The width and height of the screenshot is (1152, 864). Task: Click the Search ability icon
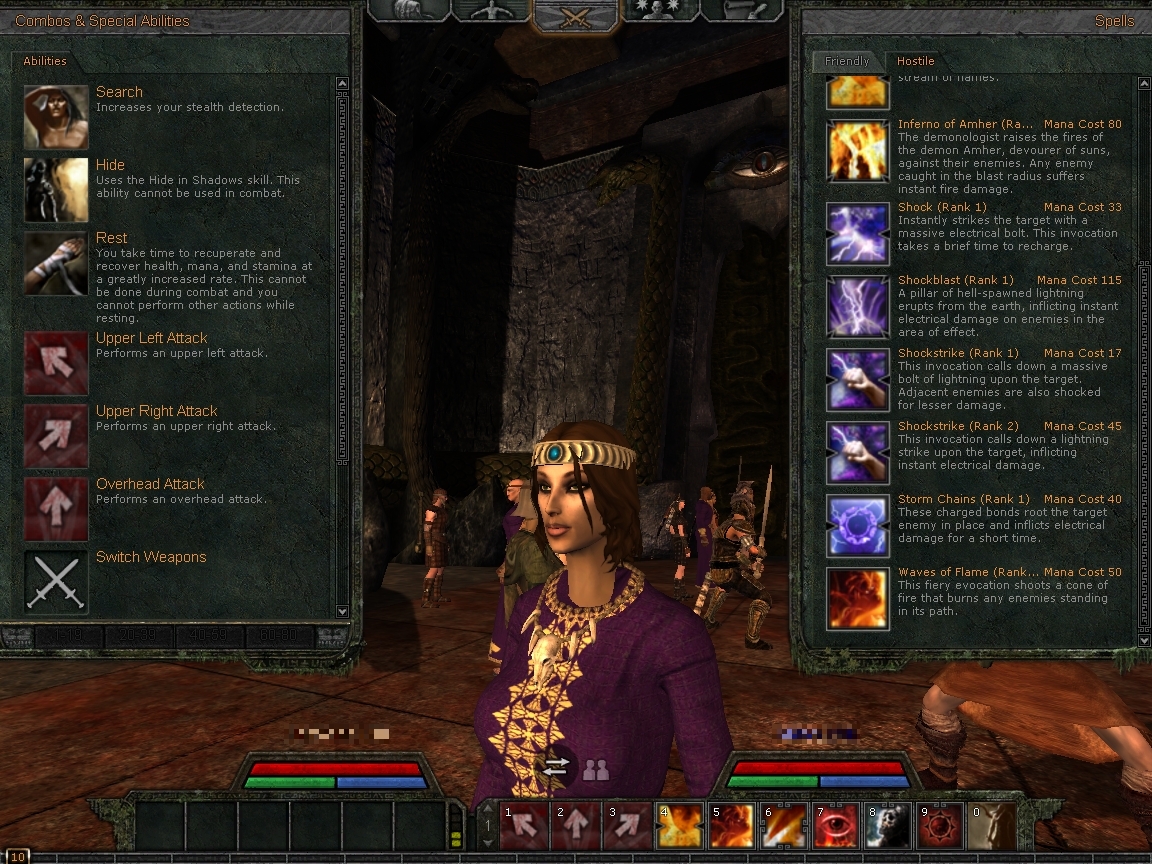[x=56, y=117]
